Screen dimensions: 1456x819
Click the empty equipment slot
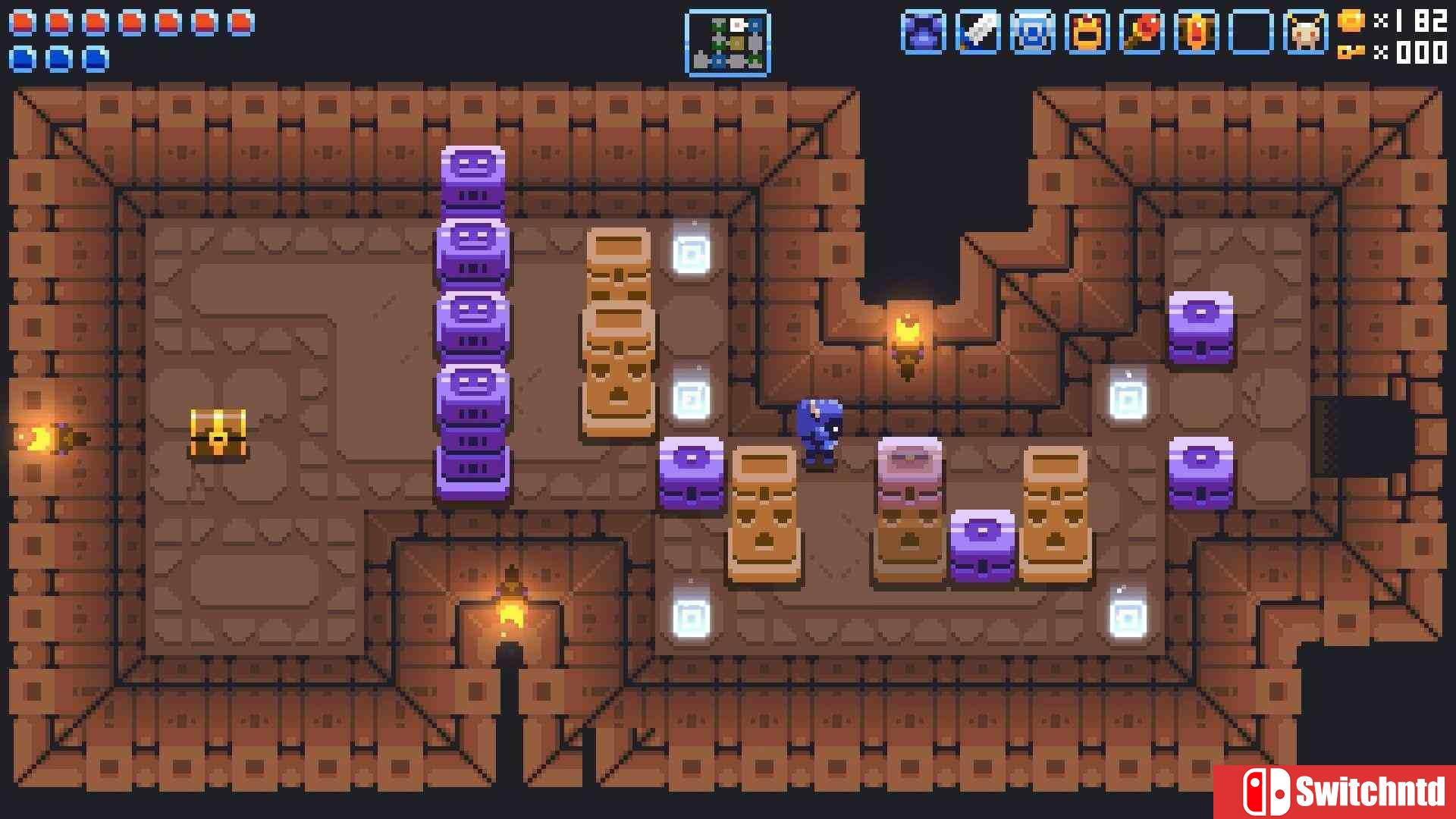click(x=1250, y=33)
